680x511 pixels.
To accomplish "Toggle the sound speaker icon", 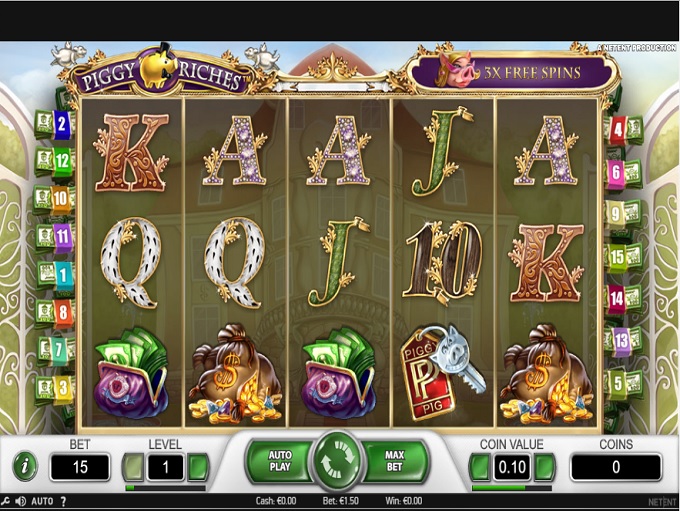I will [20, 501].
